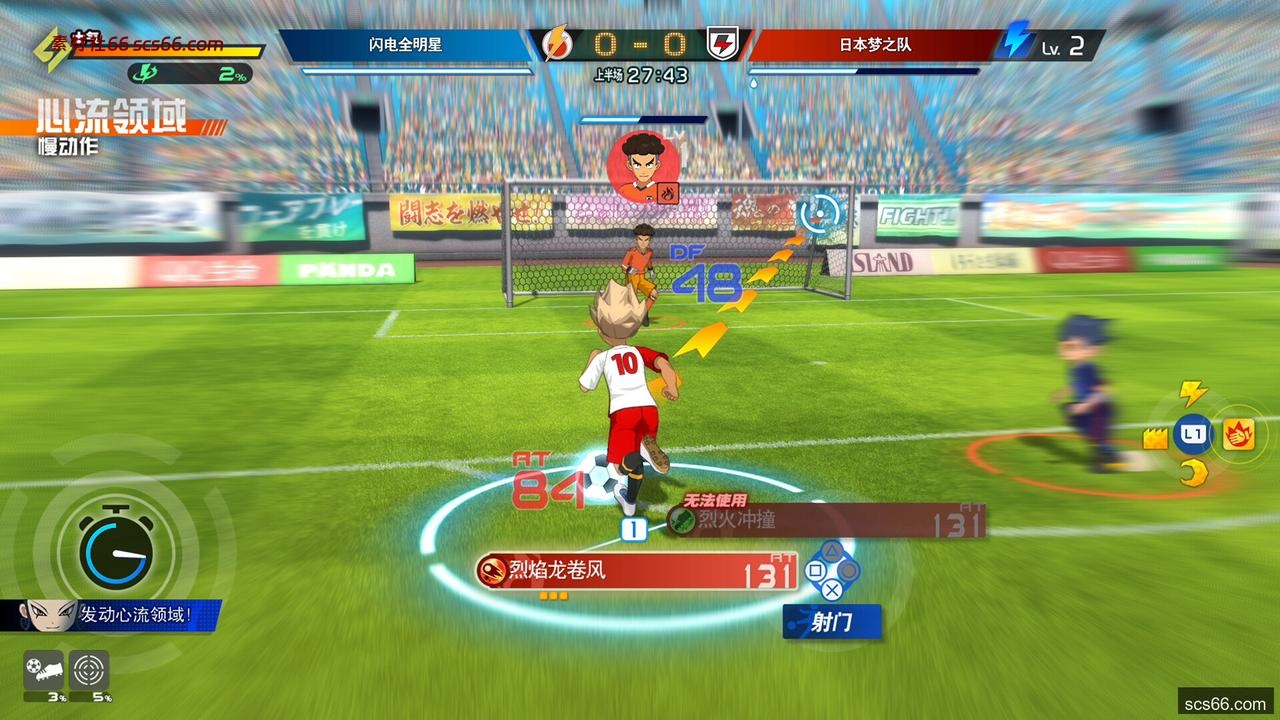
Task: Click the green tension gauge showing 2%
Action: pos(190,73)
